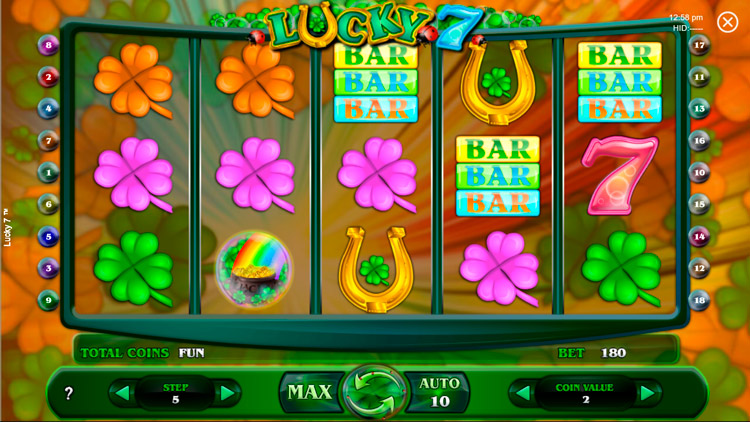The height and width of the screenshot is (422, 750).
Task: Choose payline number 13
Action: tap(700, 108)
